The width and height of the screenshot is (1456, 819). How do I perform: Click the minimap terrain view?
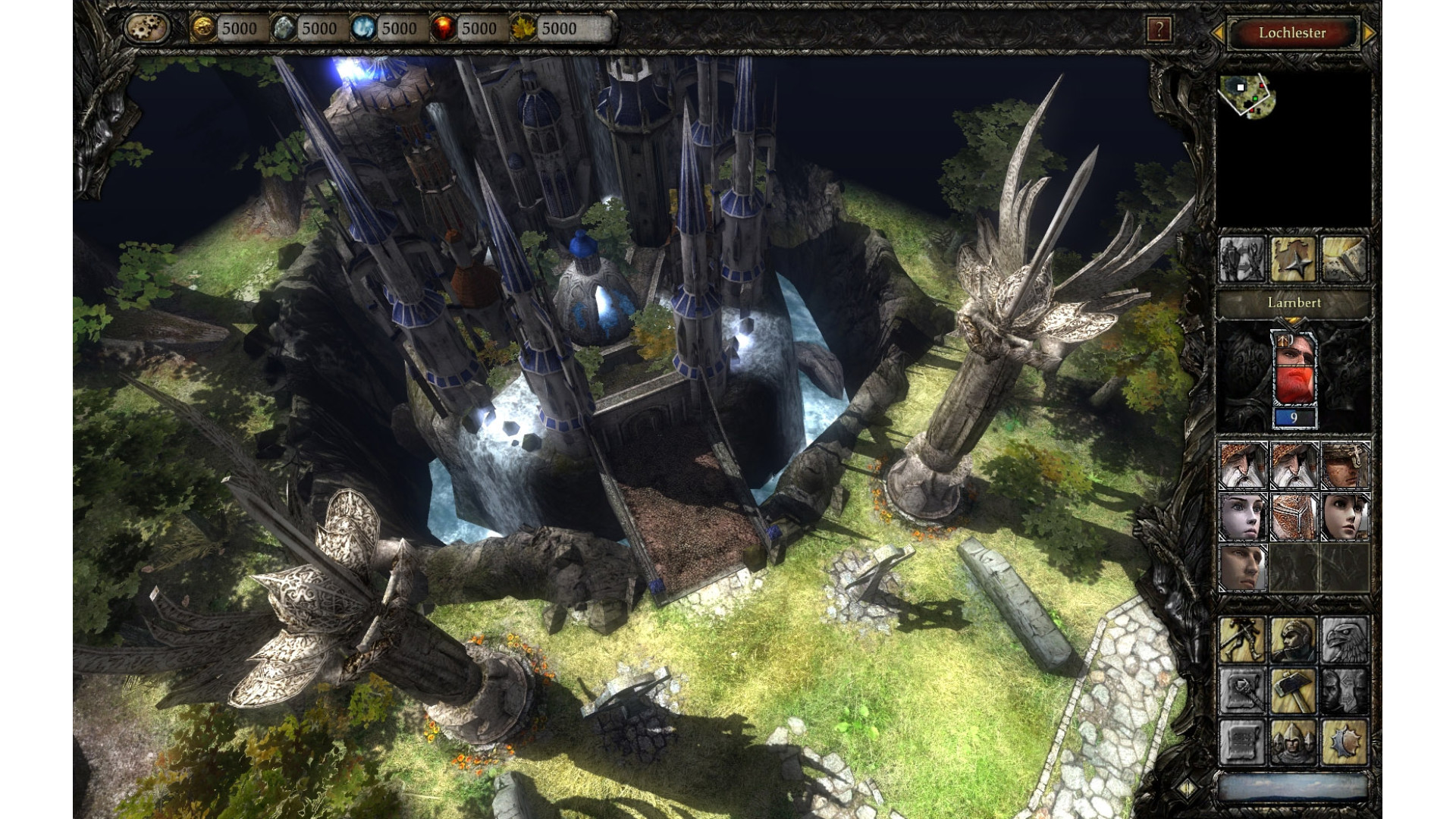tap(1247, 96)
